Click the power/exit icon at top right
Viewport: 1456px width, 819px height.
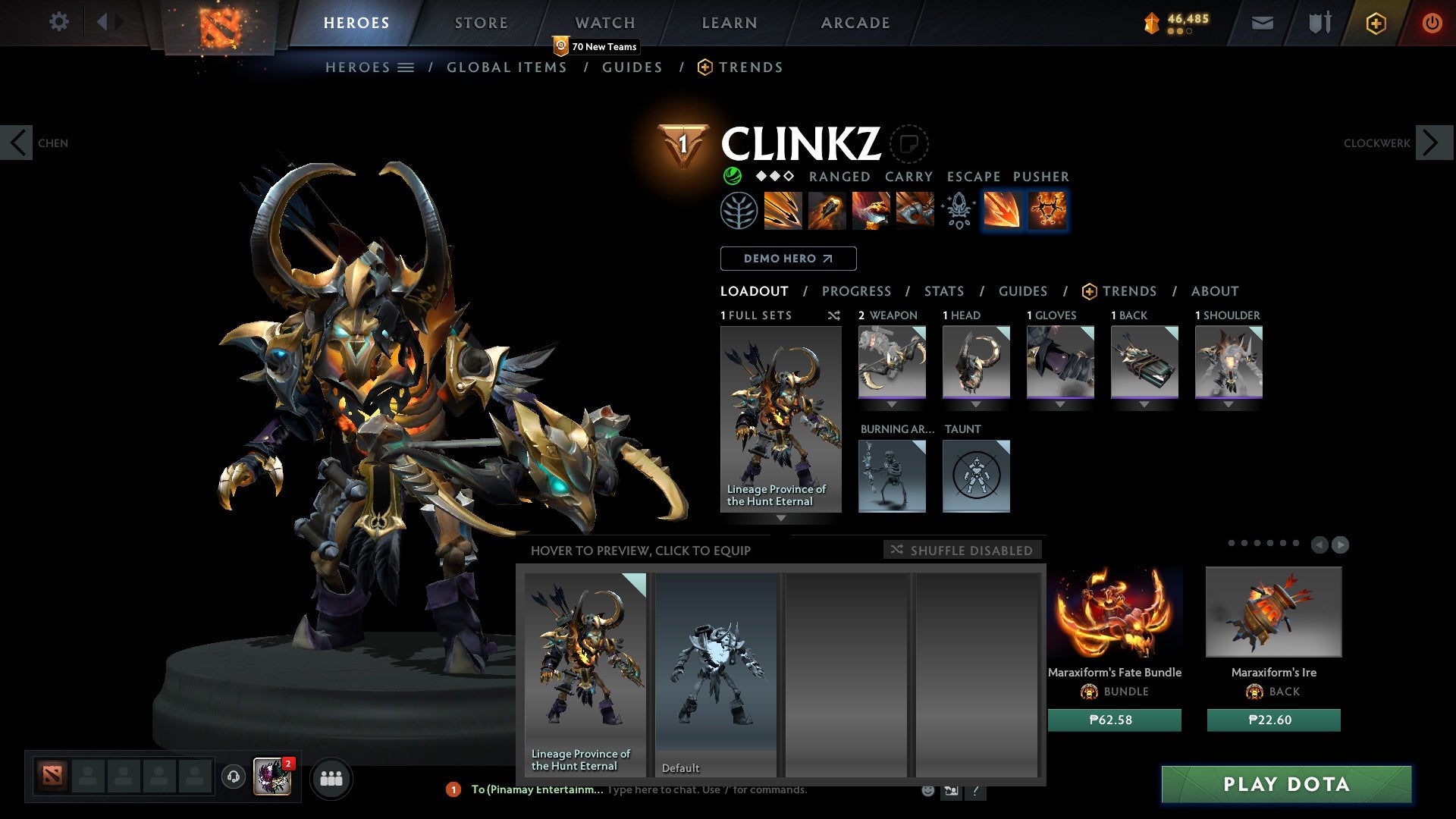tap(1432, 23)
